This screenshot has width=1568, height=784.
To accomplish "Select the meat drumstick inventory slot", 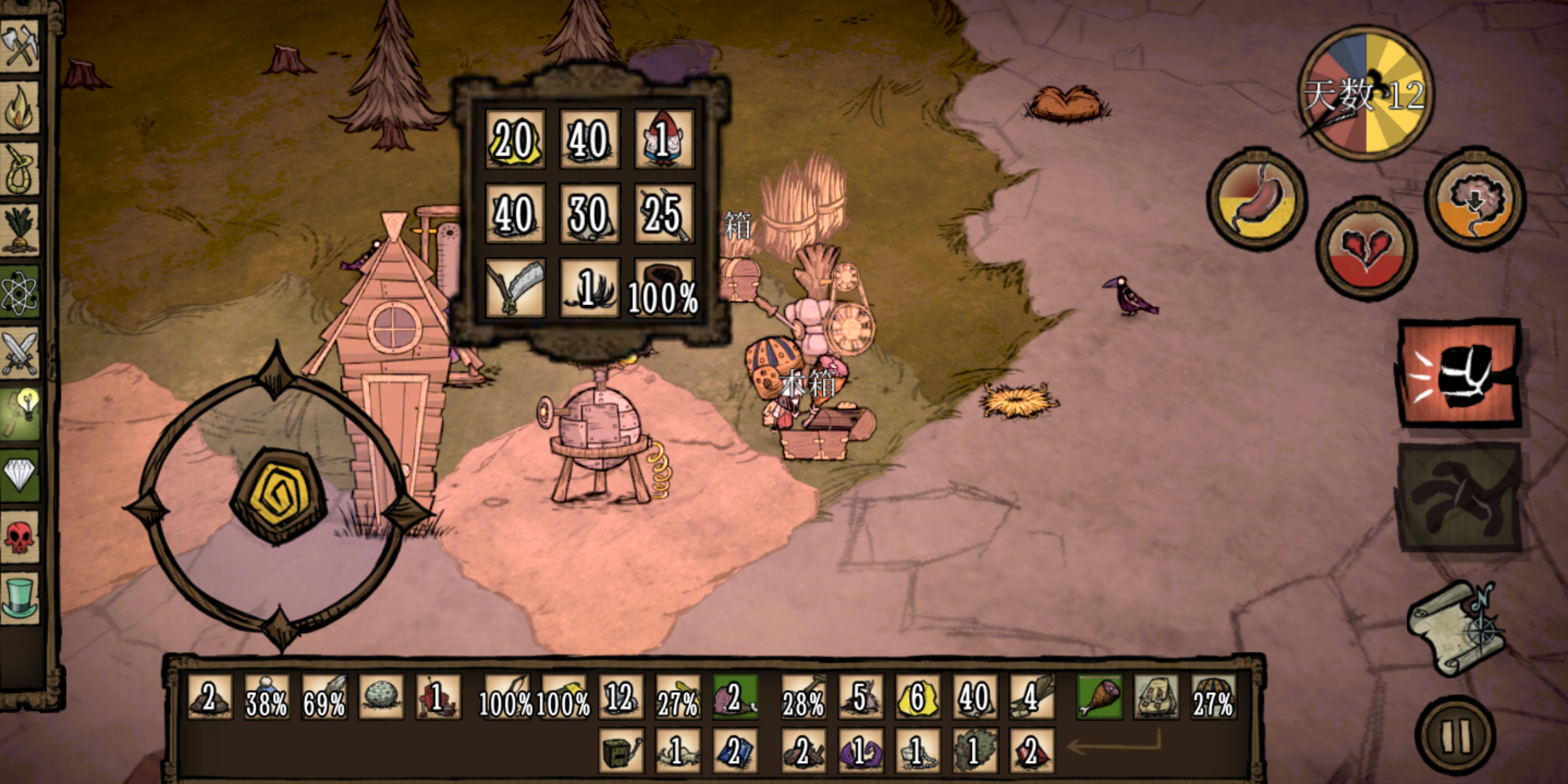I will click(1099, 698).
